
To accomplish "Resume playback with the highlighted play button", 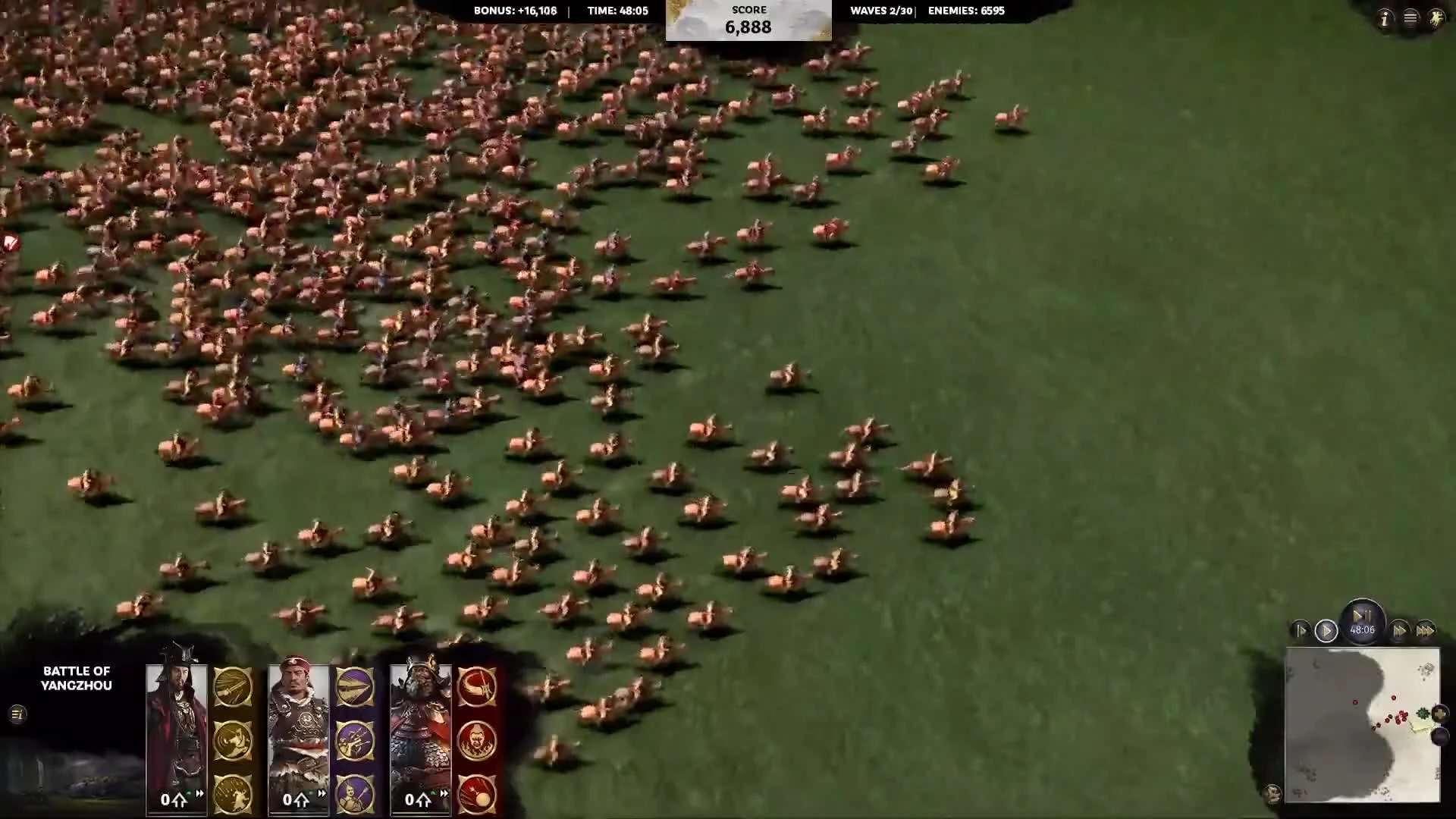I will click(x=1326, y=630).
